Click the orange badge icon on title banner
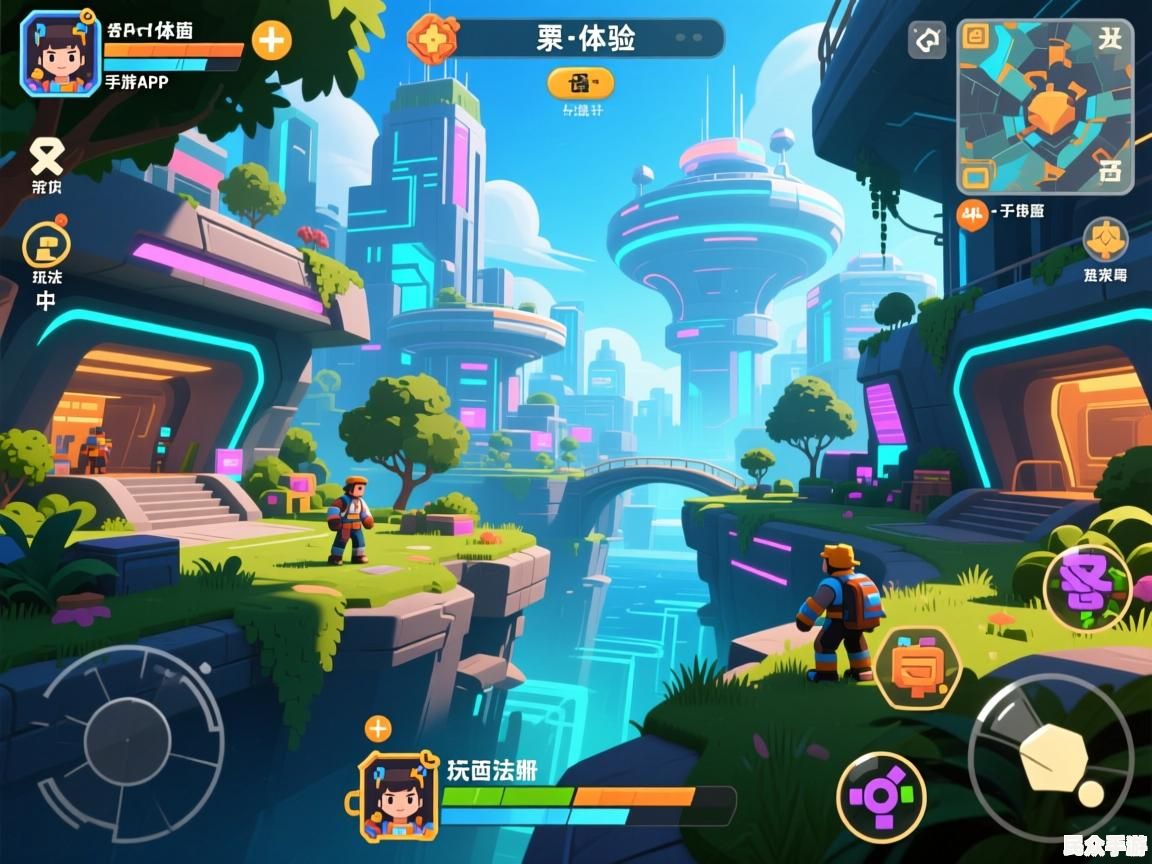Image resolution: width=1152 pixels, height=864 pixels. 432,39
